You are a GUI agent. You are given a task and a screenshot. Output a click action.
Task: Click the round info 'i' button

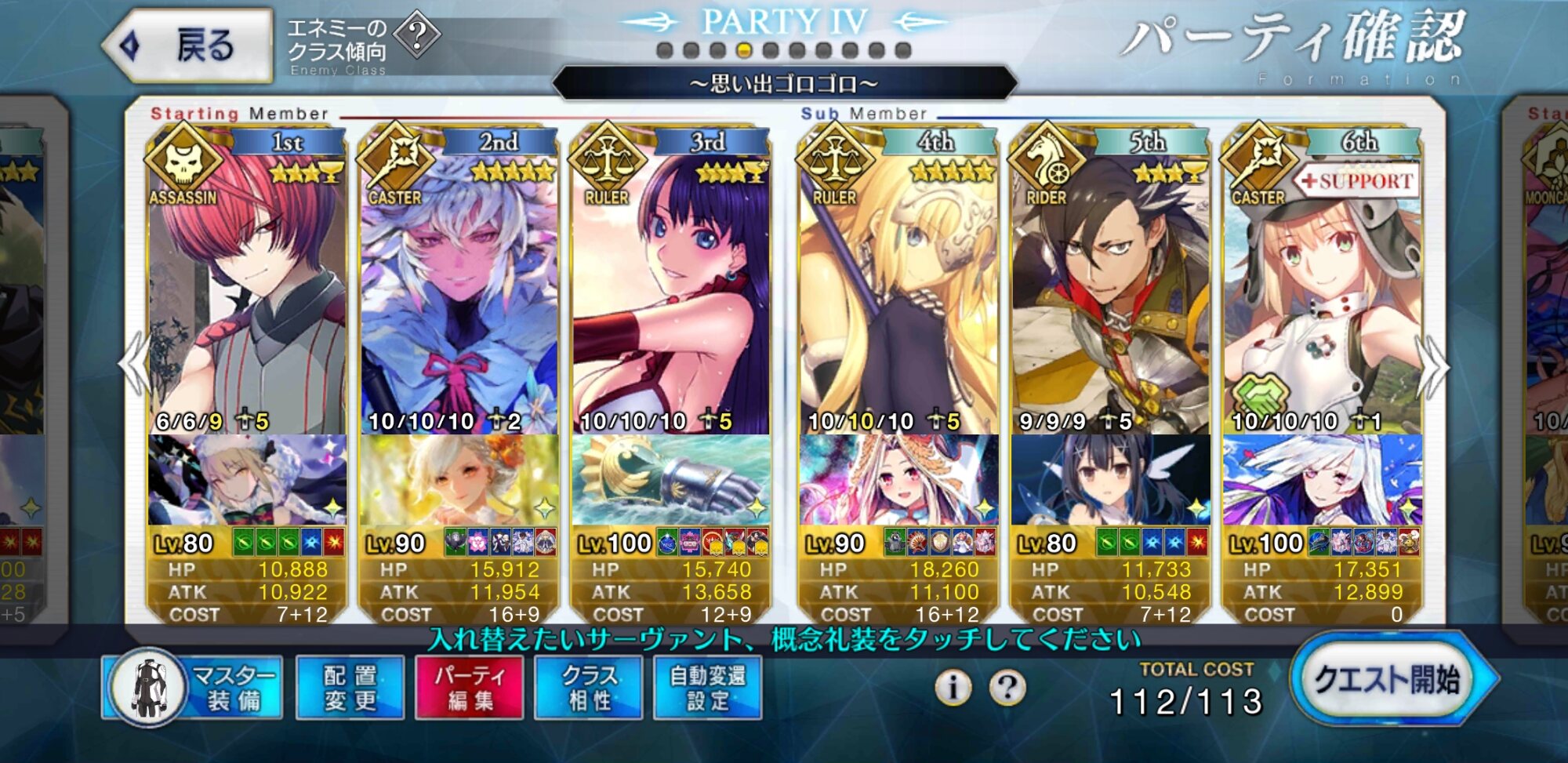tap(953, 688)
